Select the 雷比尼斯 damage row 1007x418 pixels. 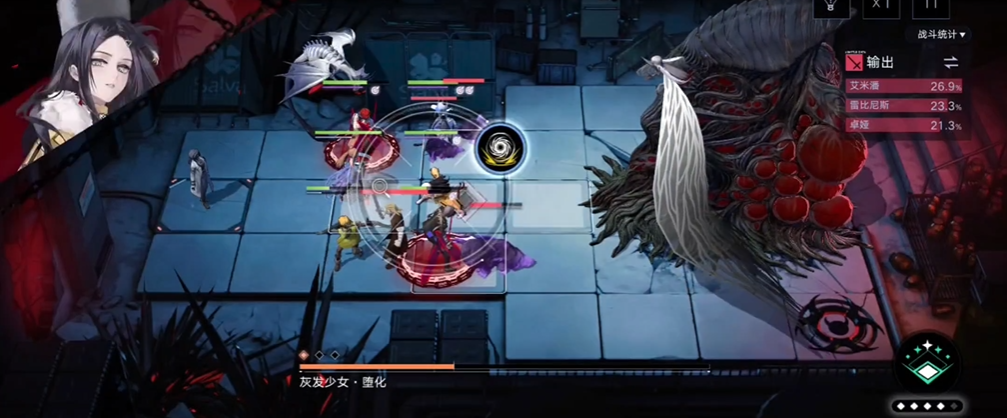[903, 105]
